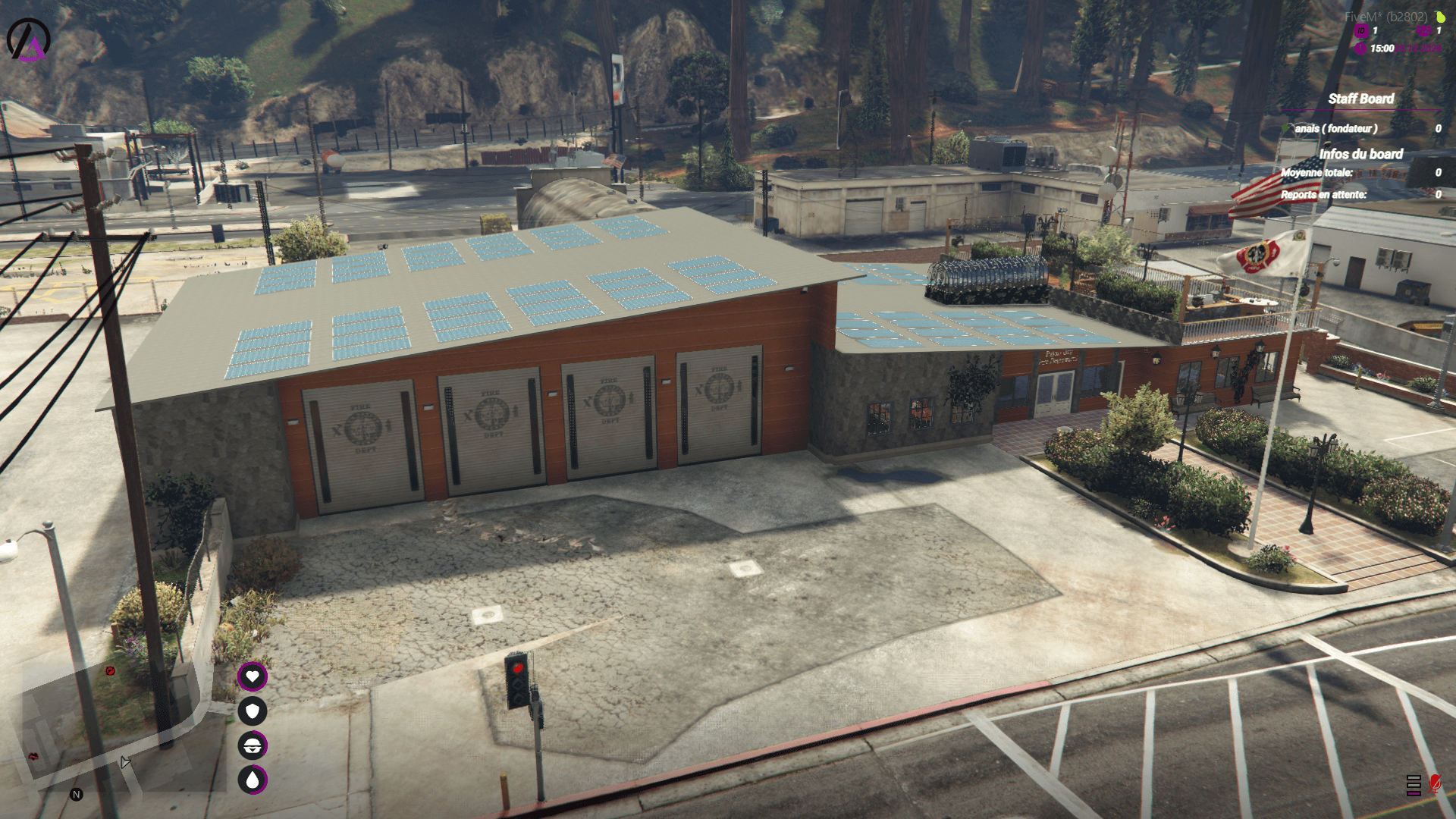Select the Staff Board header

[x=1361, y=99]
